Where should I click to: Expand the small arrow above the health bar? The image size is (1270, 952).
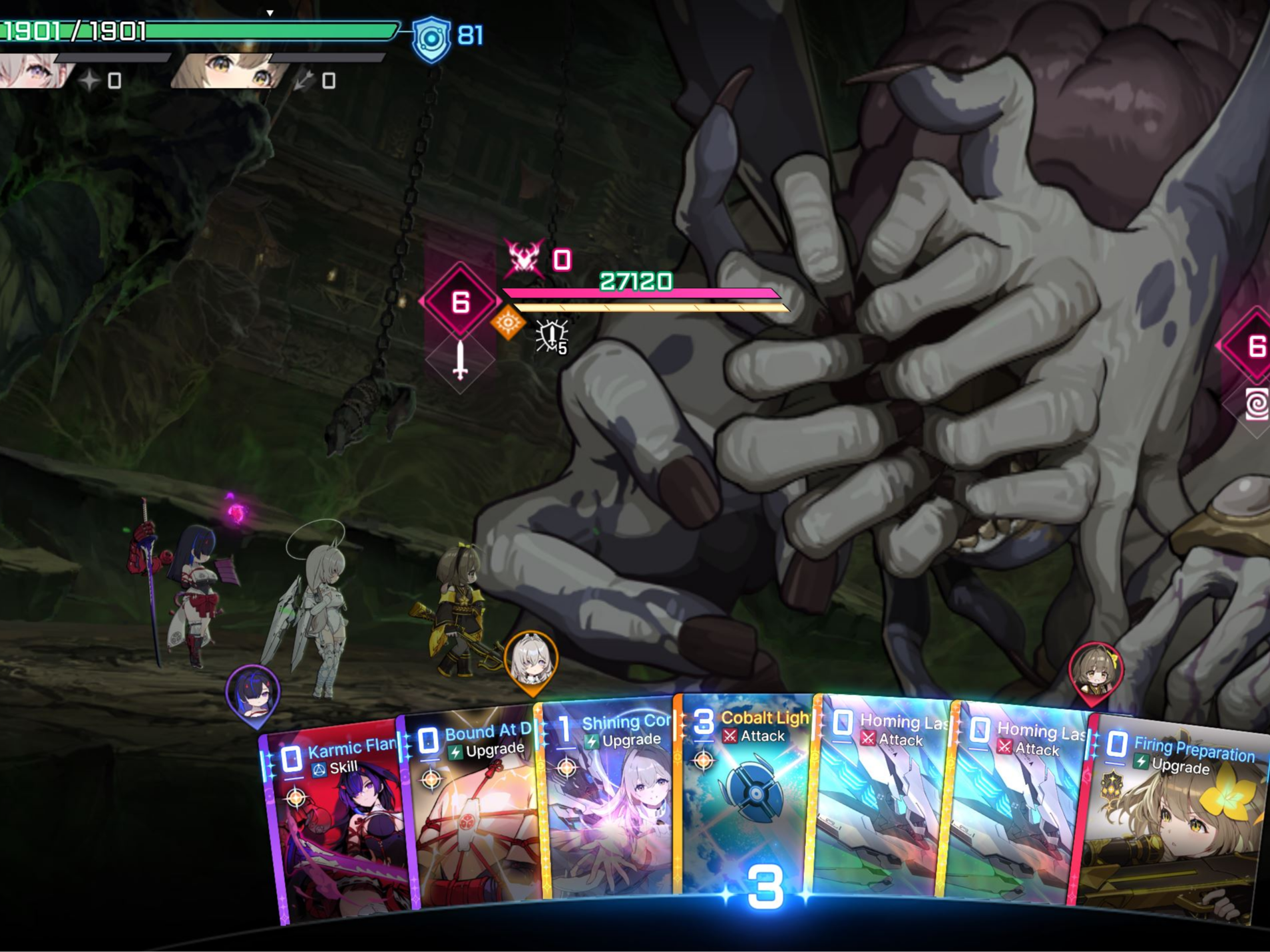point(270,13)
